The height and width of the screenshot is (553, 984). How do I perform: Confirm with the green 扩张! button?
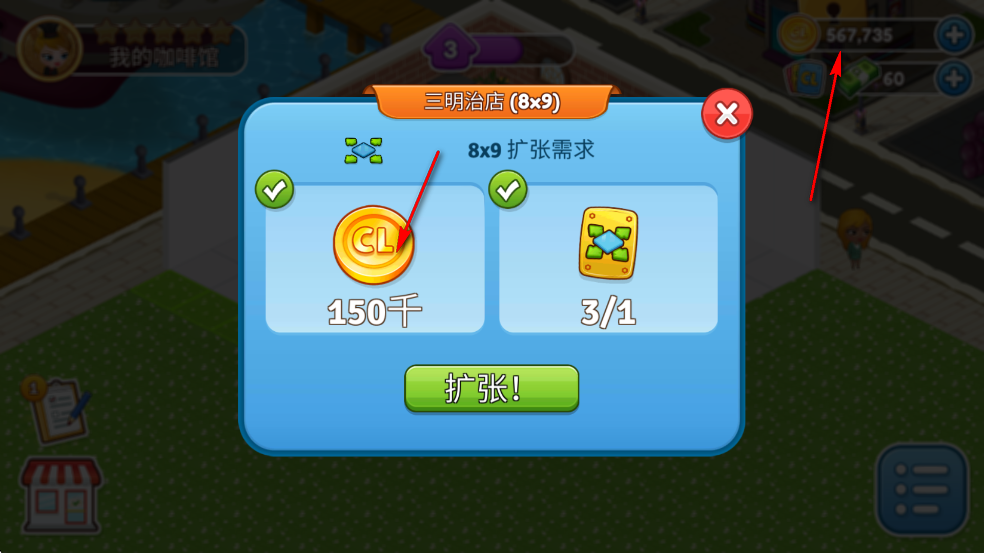click(x=491, y=388)
